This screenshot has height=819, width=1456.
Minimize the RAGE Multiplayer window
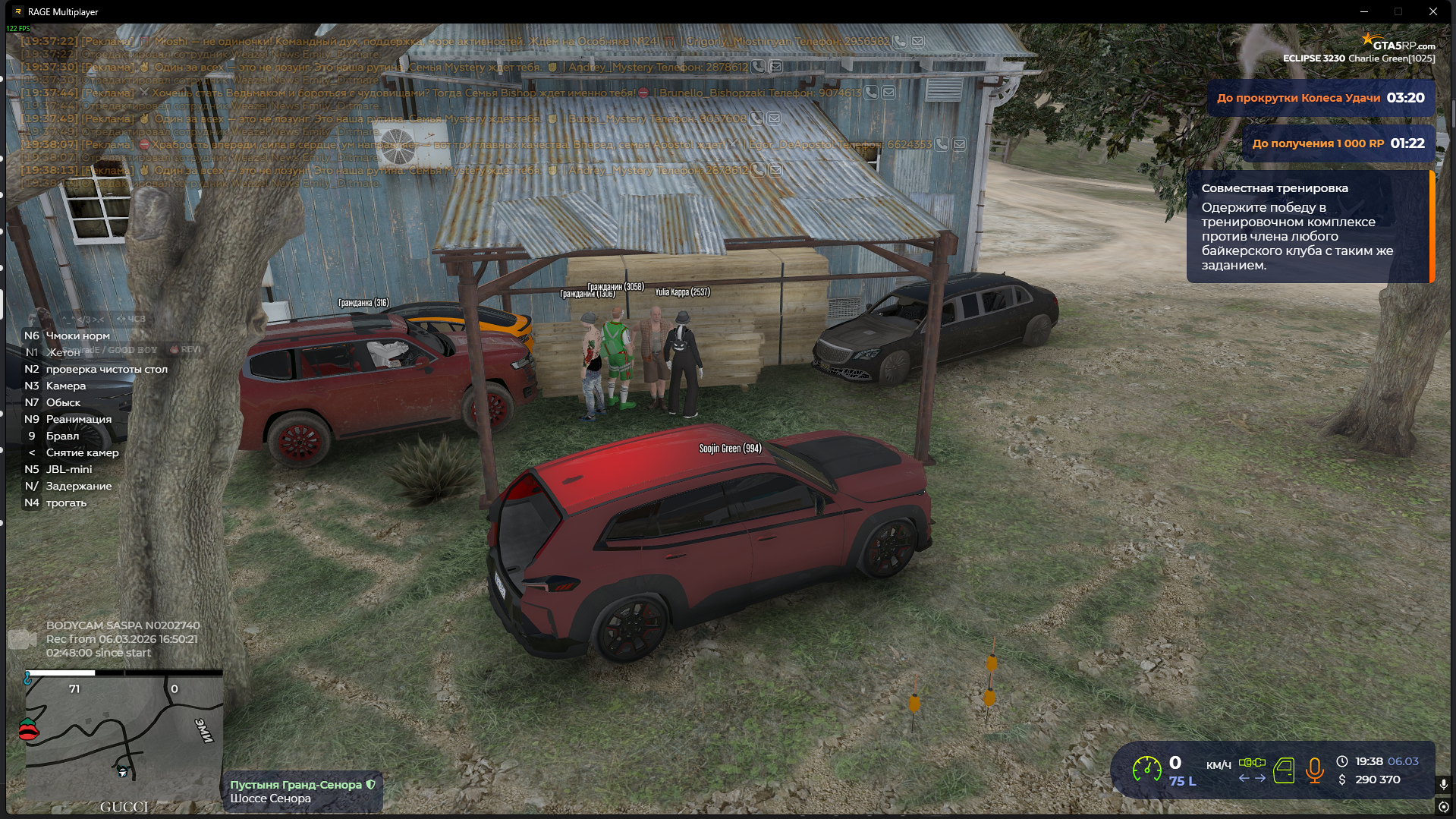coord(1363,11)
